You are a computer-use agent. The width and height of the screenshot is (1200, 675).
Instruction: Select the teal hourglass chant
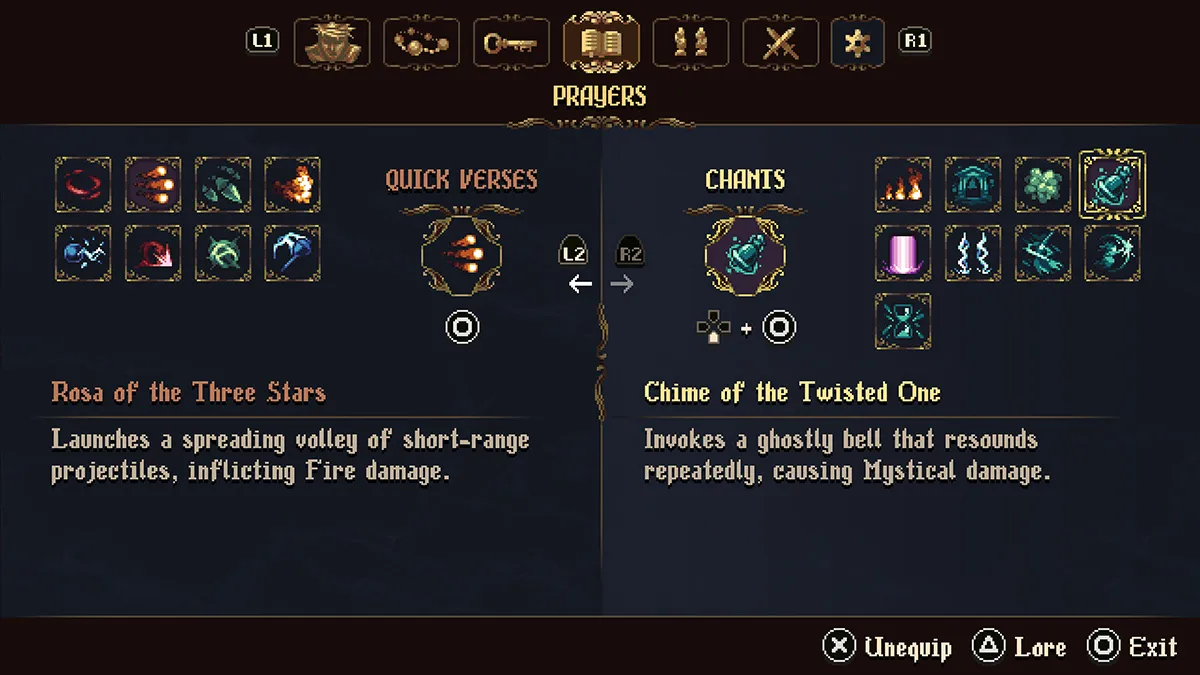pos(903,321)
